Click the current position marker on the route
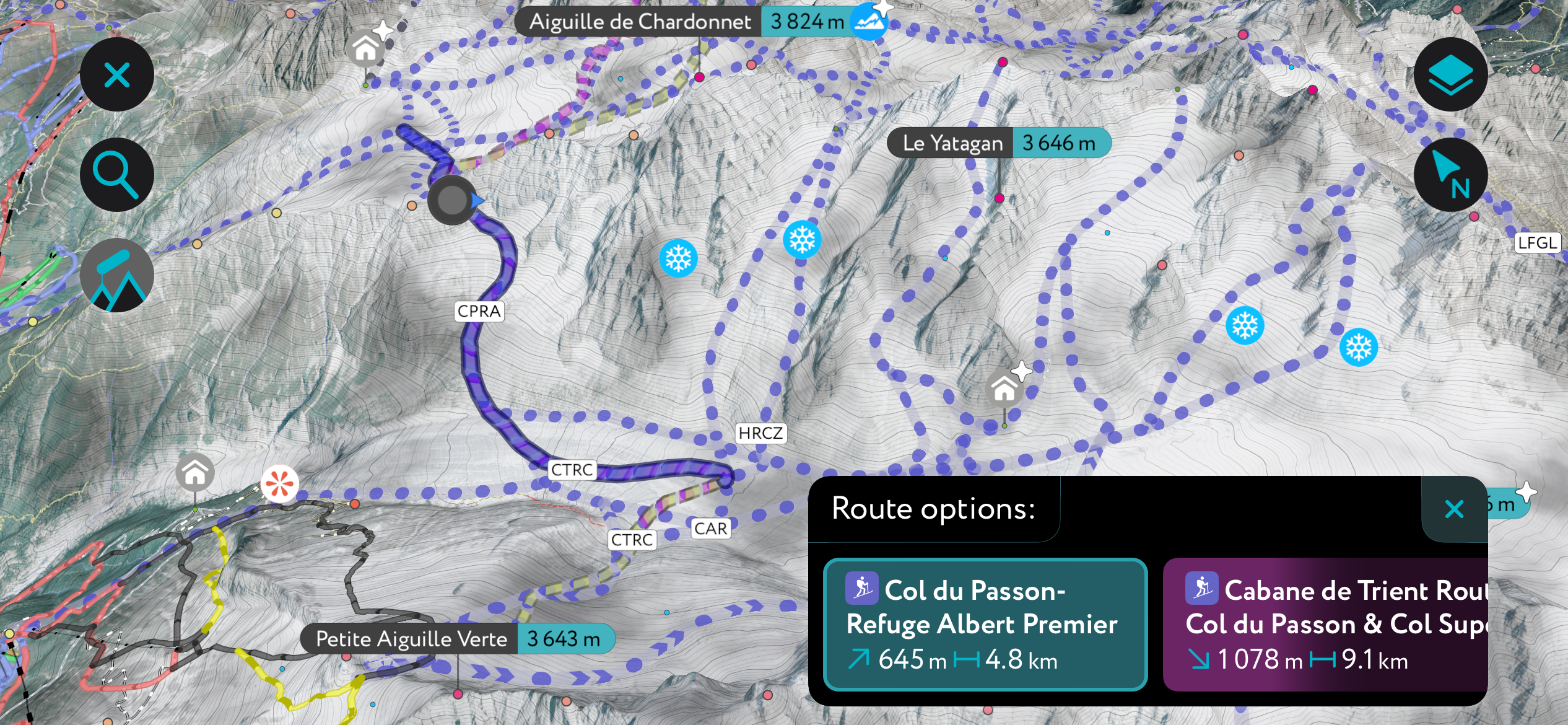 coord(452,201)
